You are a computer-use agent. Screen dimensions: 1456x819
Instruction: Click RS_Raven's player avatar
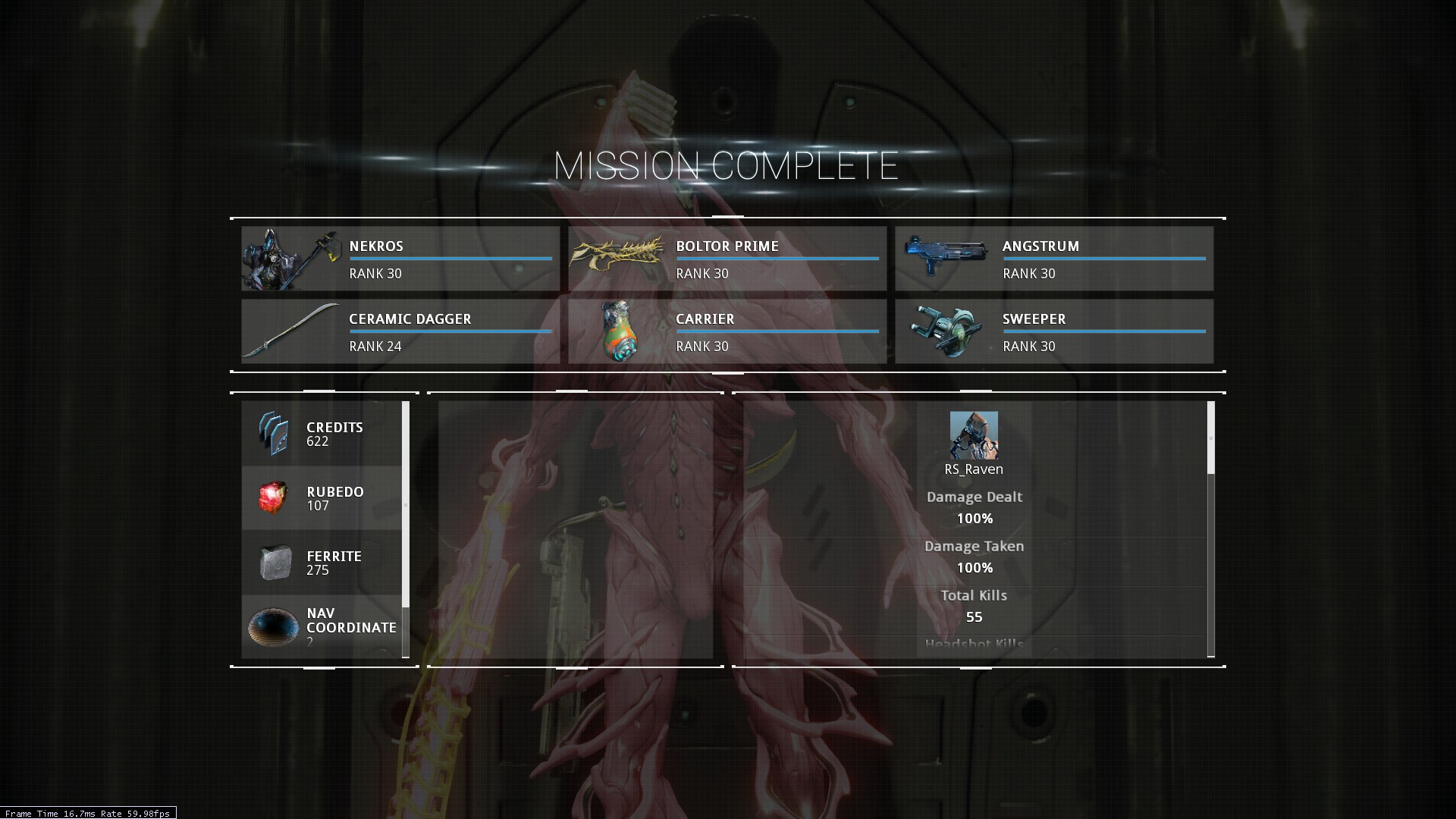click(x=974, y=435)
